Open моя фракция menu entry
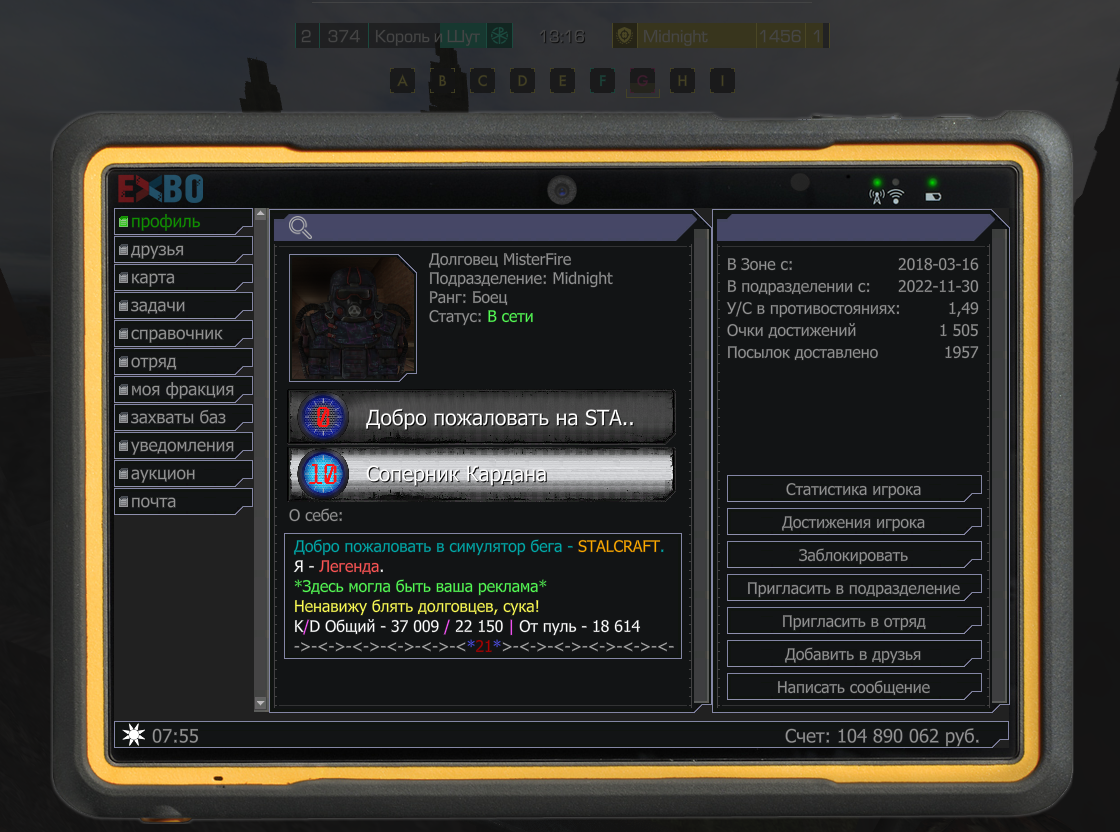Viewport: 1120px width, 832px height. tap(180, 390)
